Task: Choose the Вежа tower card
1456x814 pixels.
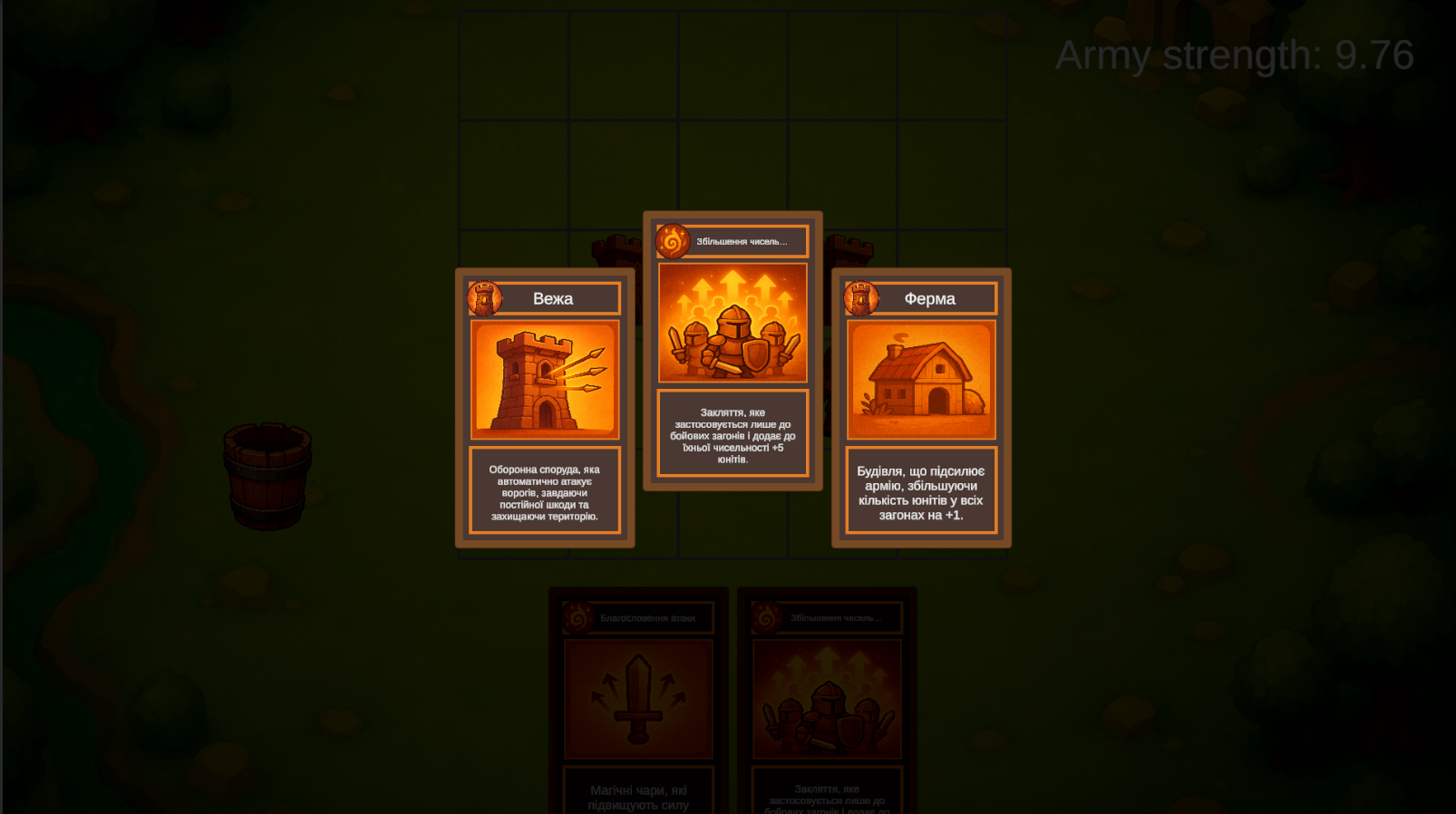Action: coord(545,408)
